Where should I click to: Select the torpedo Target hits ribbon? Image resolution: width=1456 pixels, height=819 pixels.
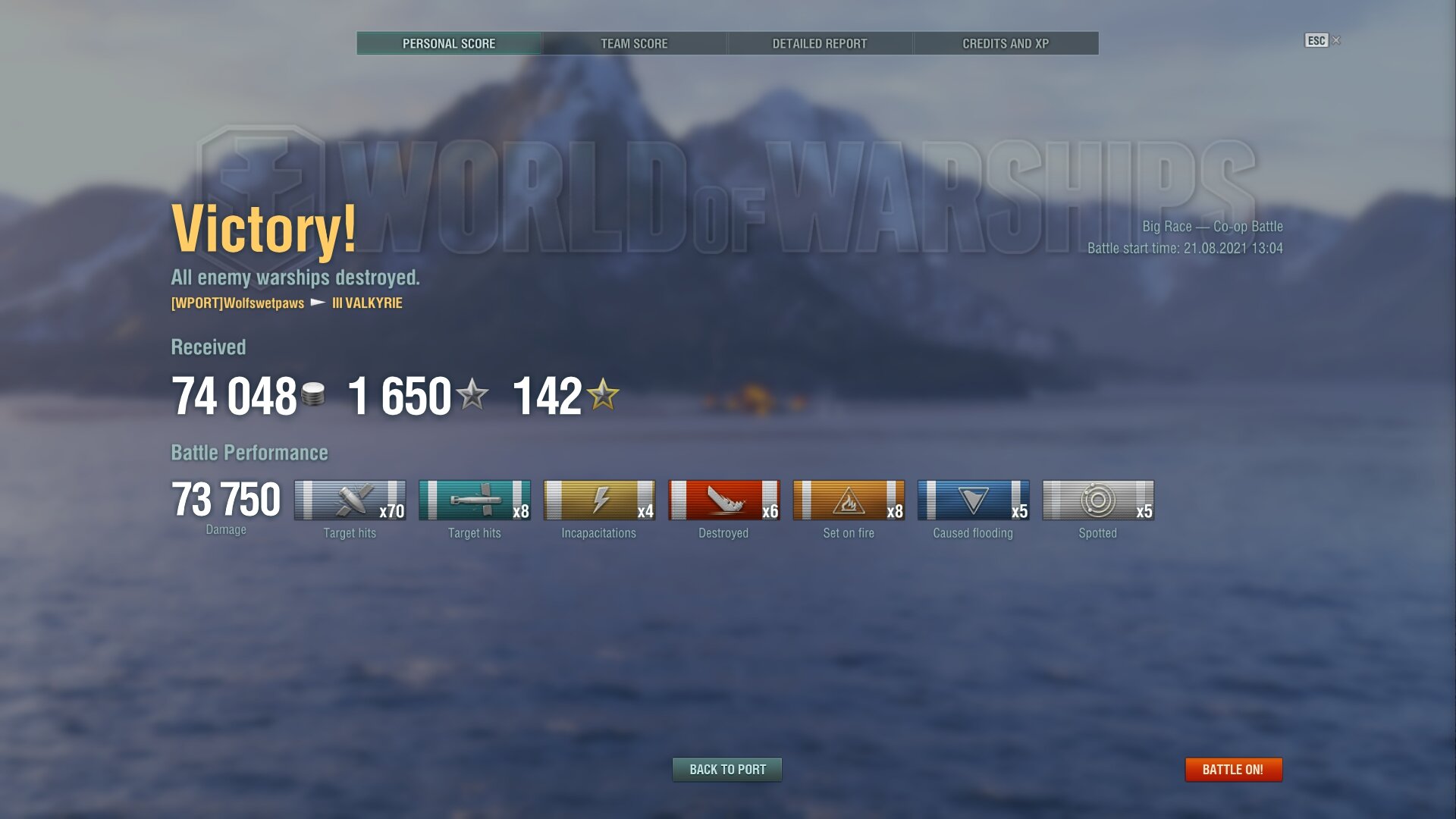coord(474,500)
